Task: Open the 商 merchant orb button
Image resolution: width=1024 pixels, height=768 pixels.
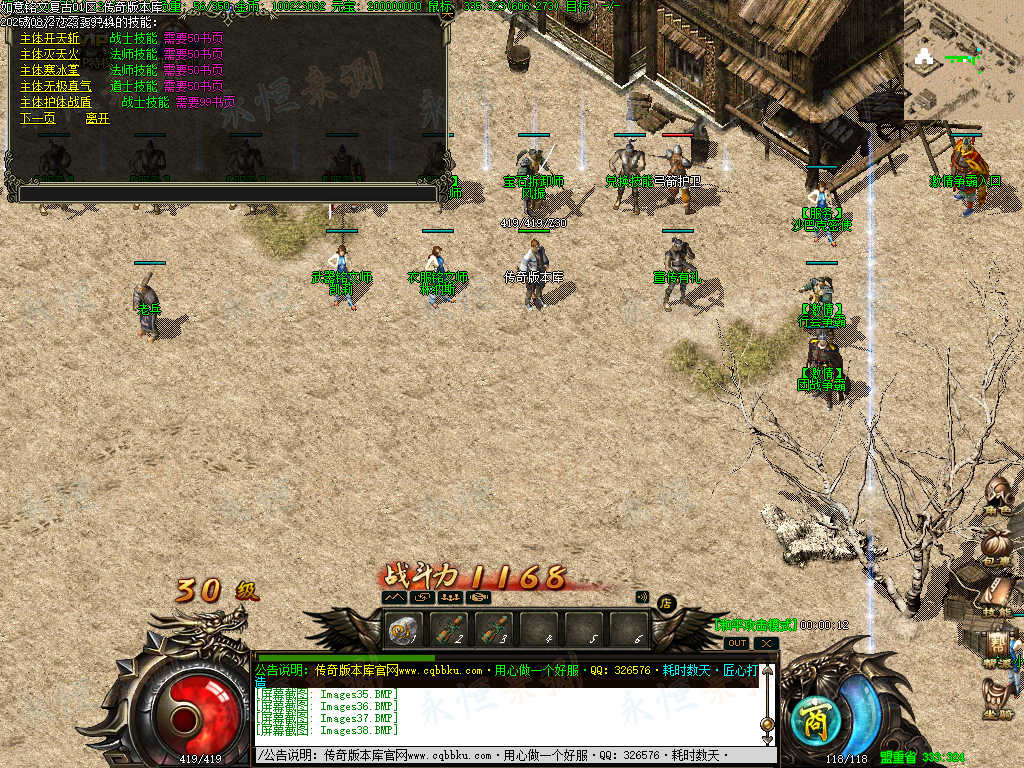Action: [x=808, y=718]
